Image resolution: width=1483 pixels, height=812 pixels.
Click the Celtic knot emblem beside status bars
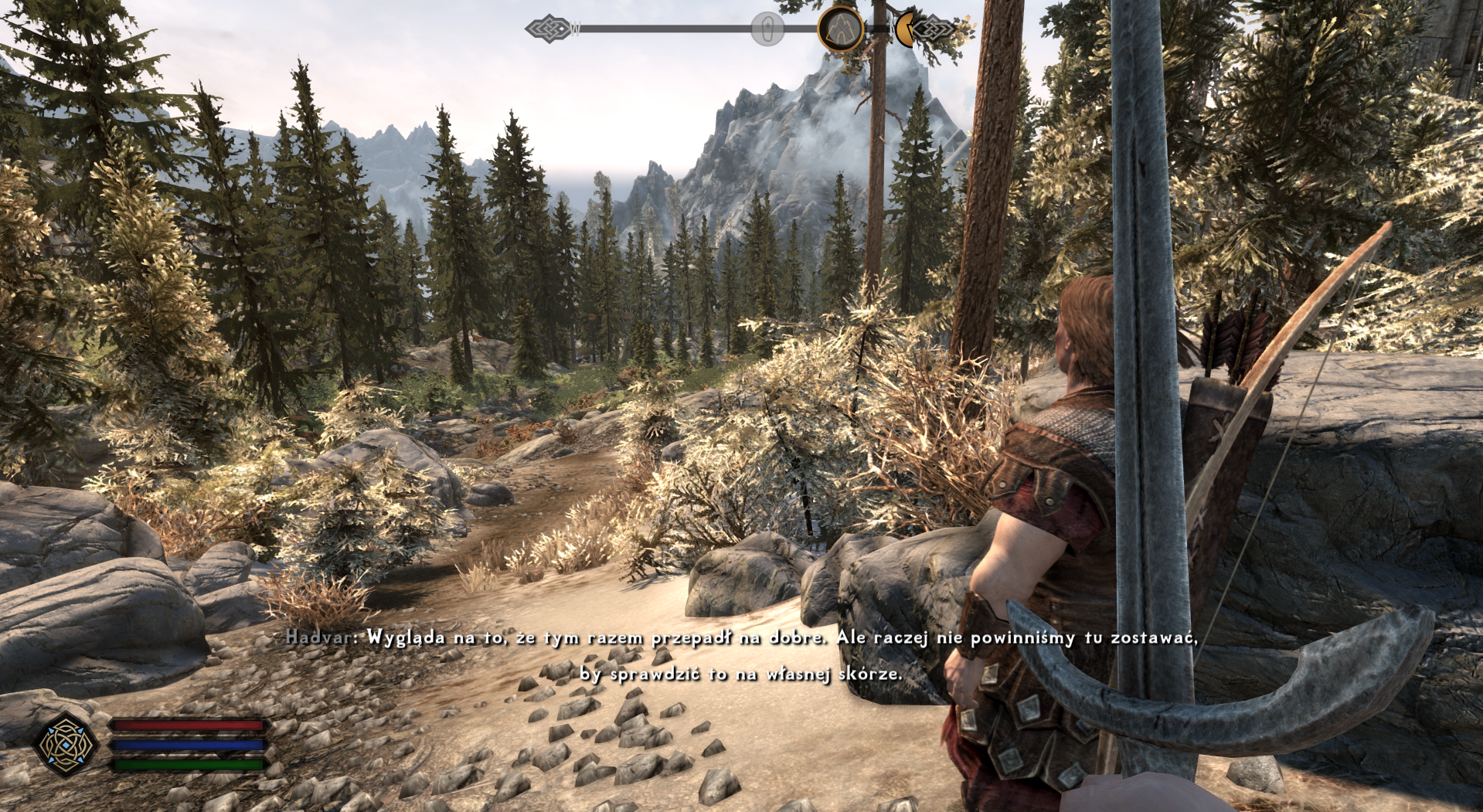67,745
